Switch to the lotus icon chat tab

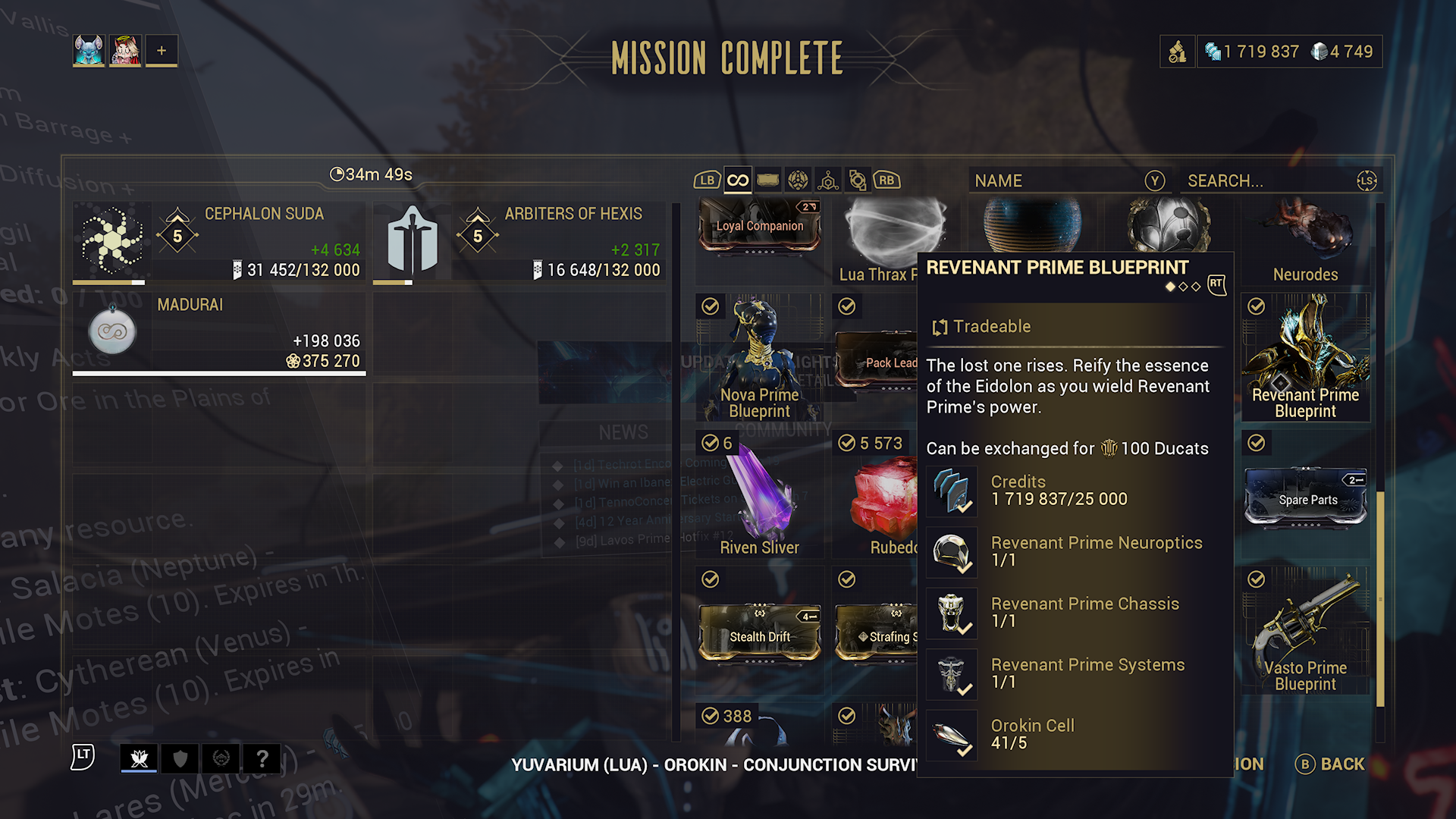(139, 758)
